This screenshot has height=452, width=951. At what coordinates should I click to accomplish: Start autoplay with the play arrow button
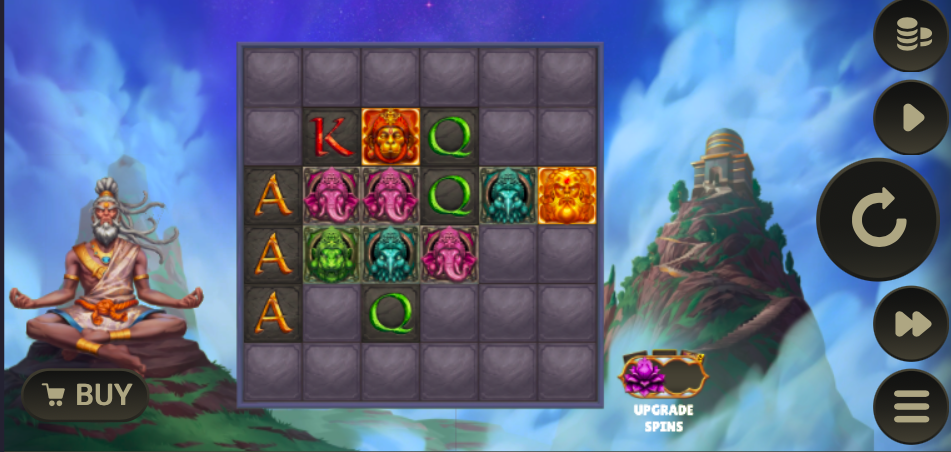pyautogui.click(x=910, y=118)
